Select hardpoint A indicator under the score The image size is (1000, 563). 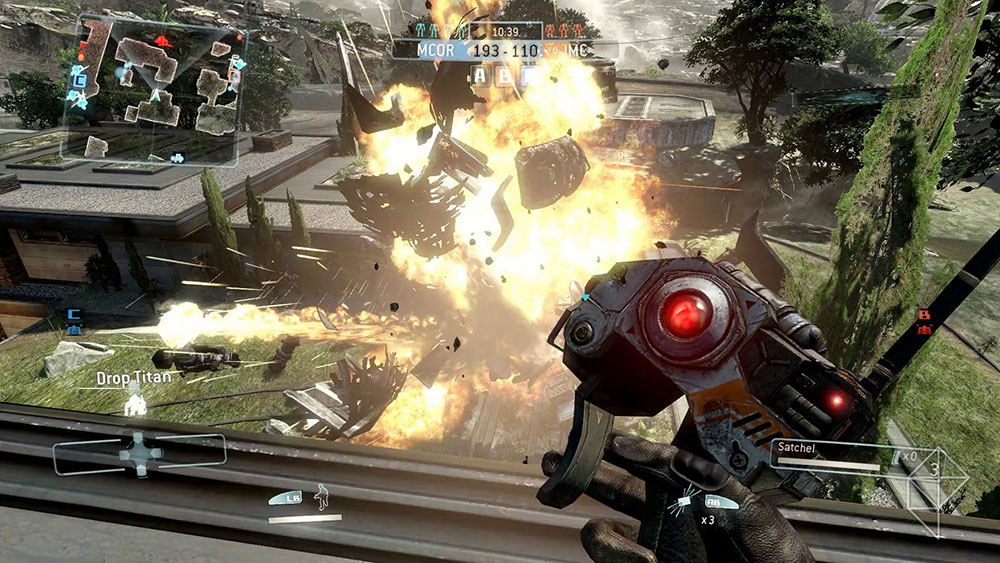[481, 74]
